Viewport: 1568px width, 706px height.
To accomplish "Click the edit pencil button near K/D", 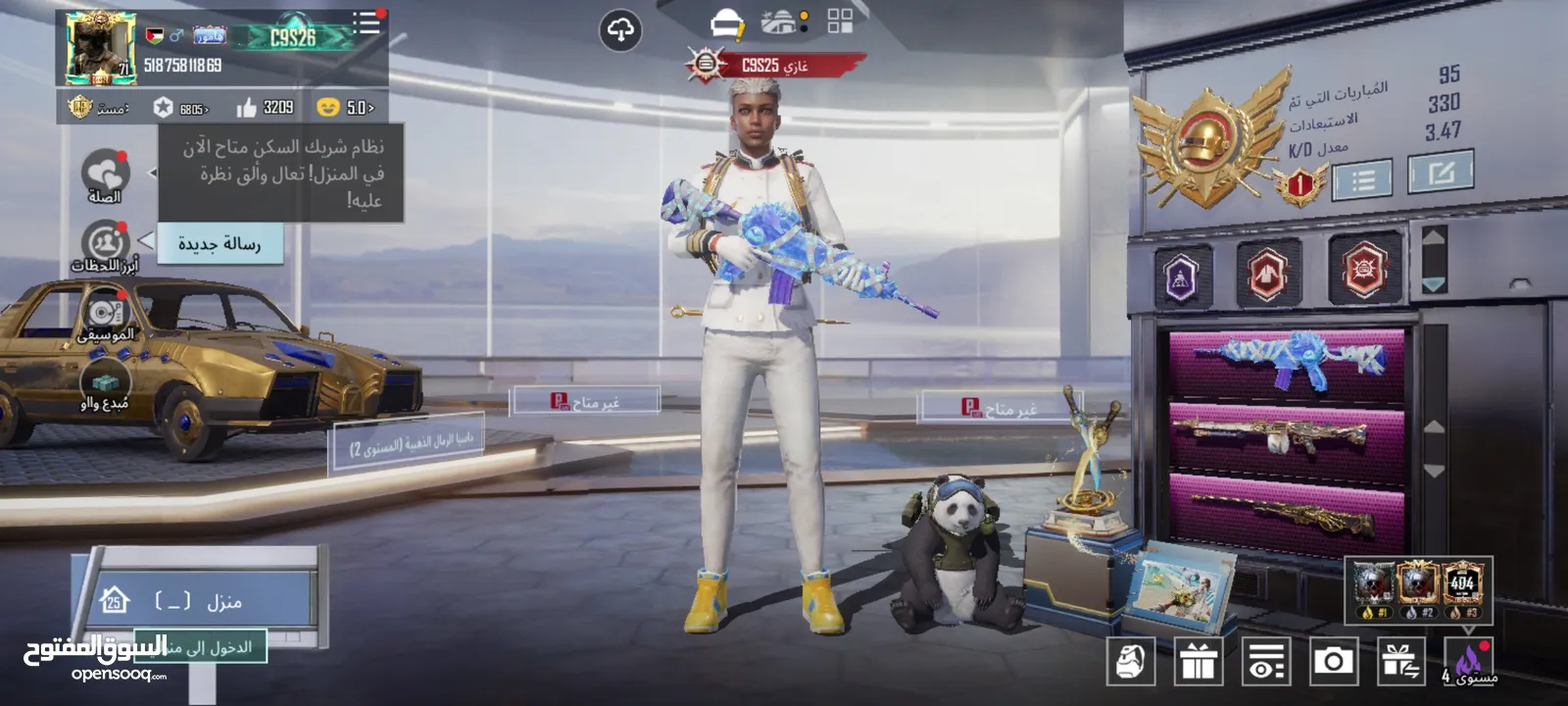I will point(1440,174).
